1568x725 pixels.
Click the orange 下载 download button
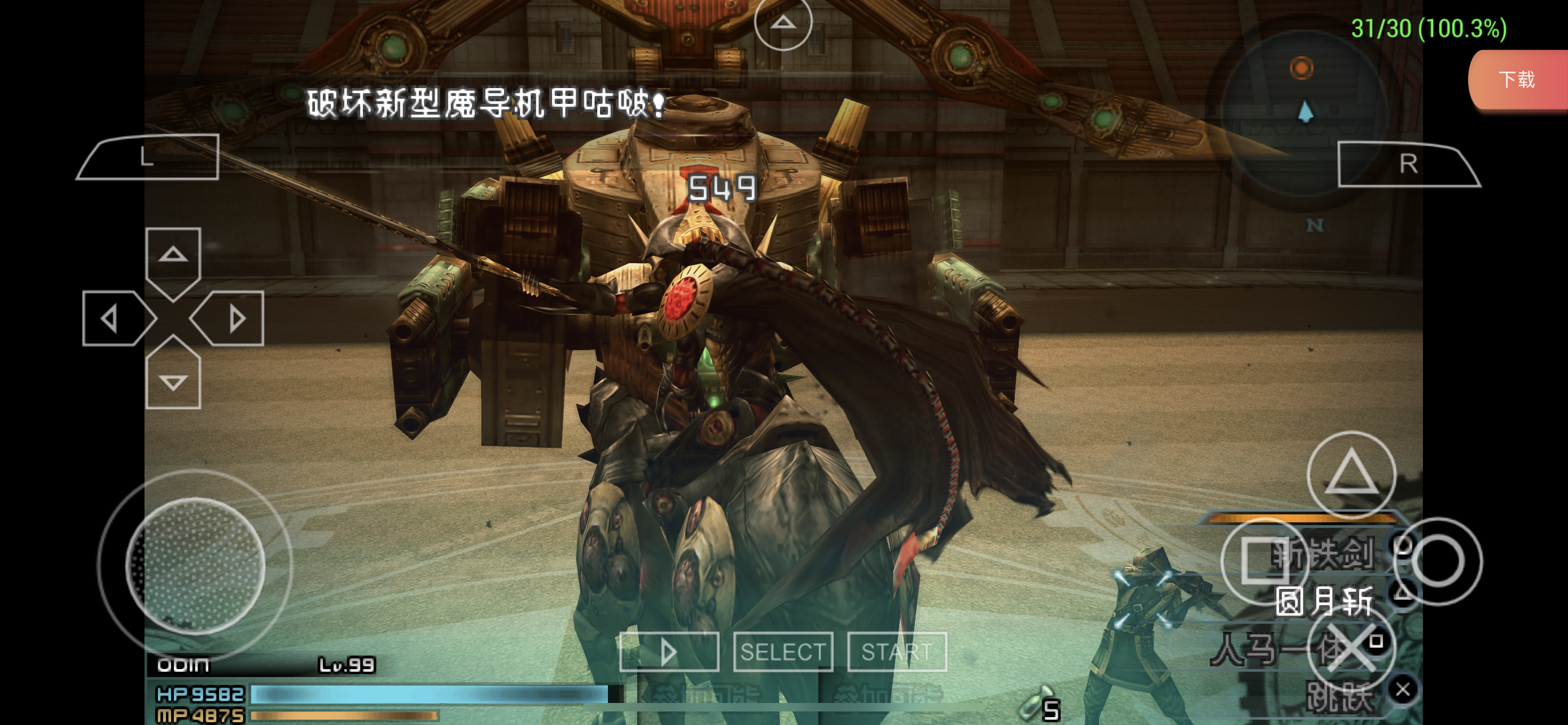pos(1517,80)
